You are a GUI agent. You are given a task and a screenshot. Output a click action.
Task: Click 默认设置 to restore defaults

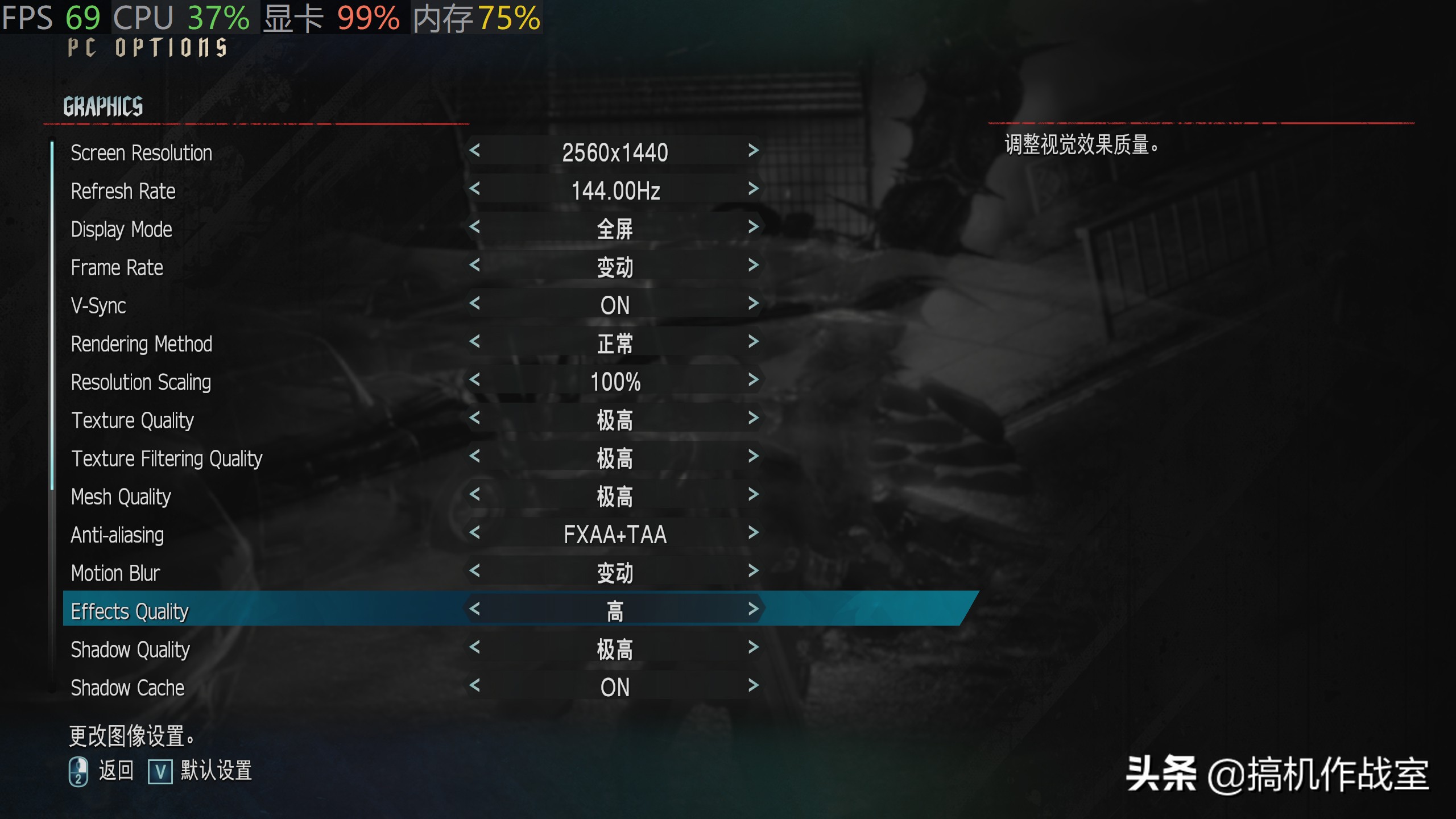coord(216,772)
